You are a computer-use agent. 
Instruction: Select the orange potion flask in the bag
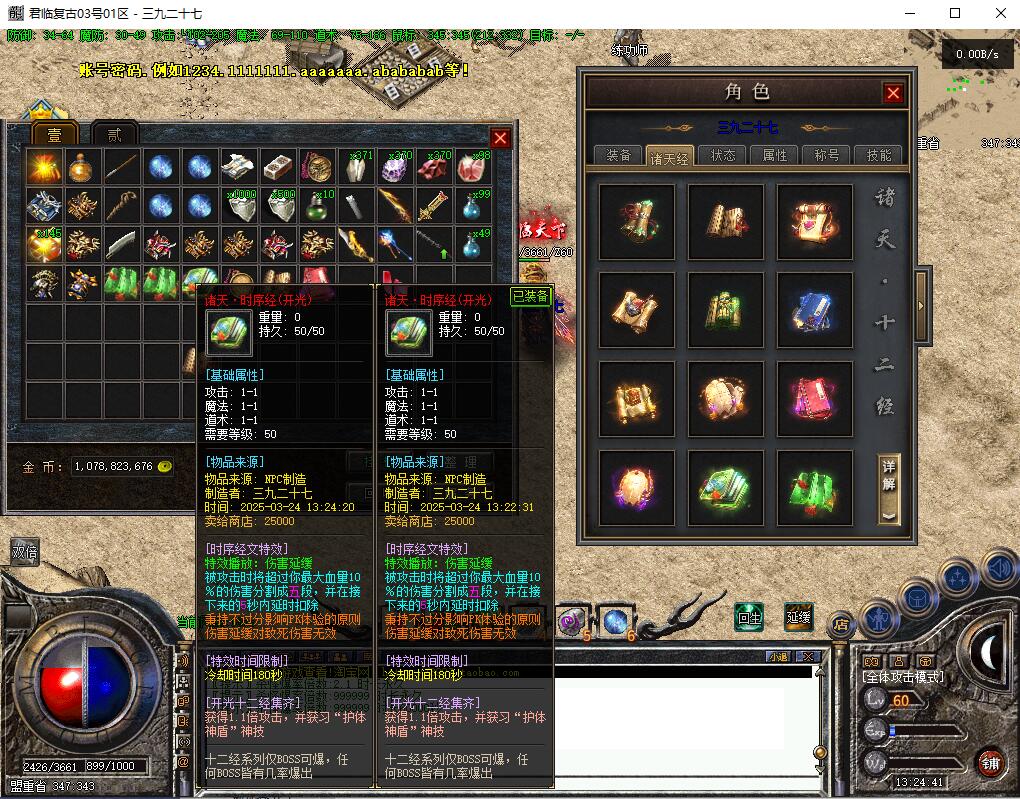(82, 168)
